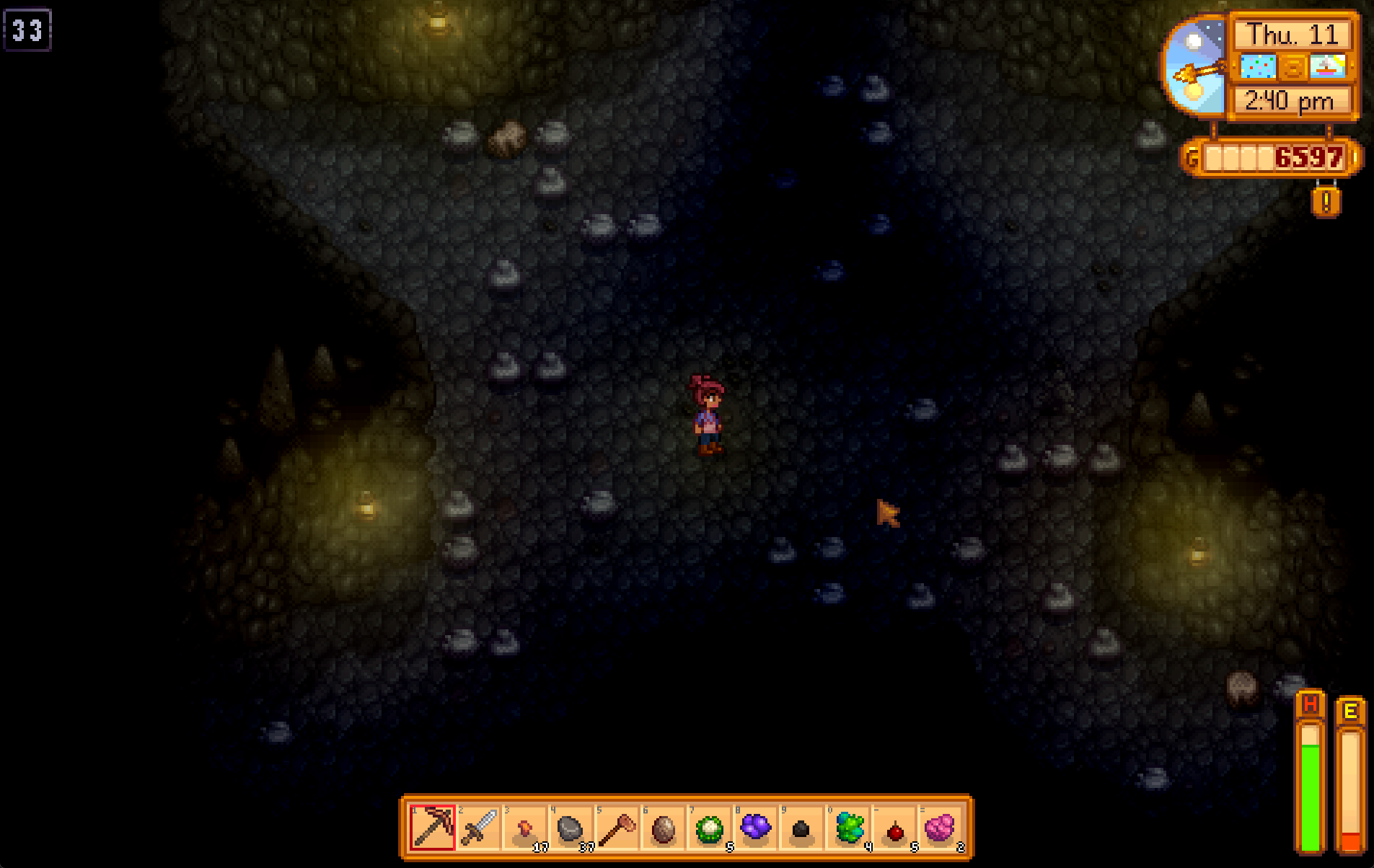Open the quest journal exclamation icon

(x=1326, y=203)
